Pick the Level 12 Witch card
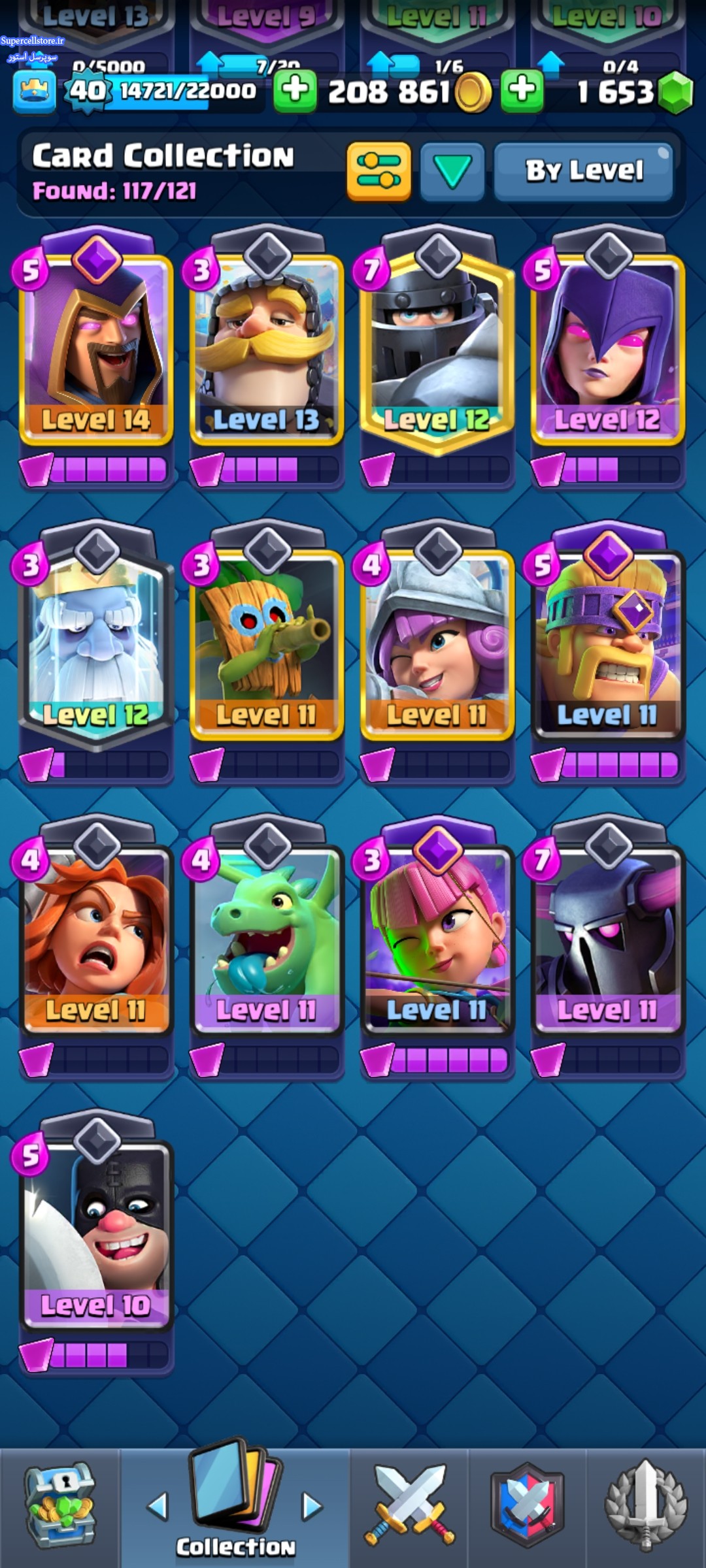This screenshot has width=706, height=1568. click(608, 346)
